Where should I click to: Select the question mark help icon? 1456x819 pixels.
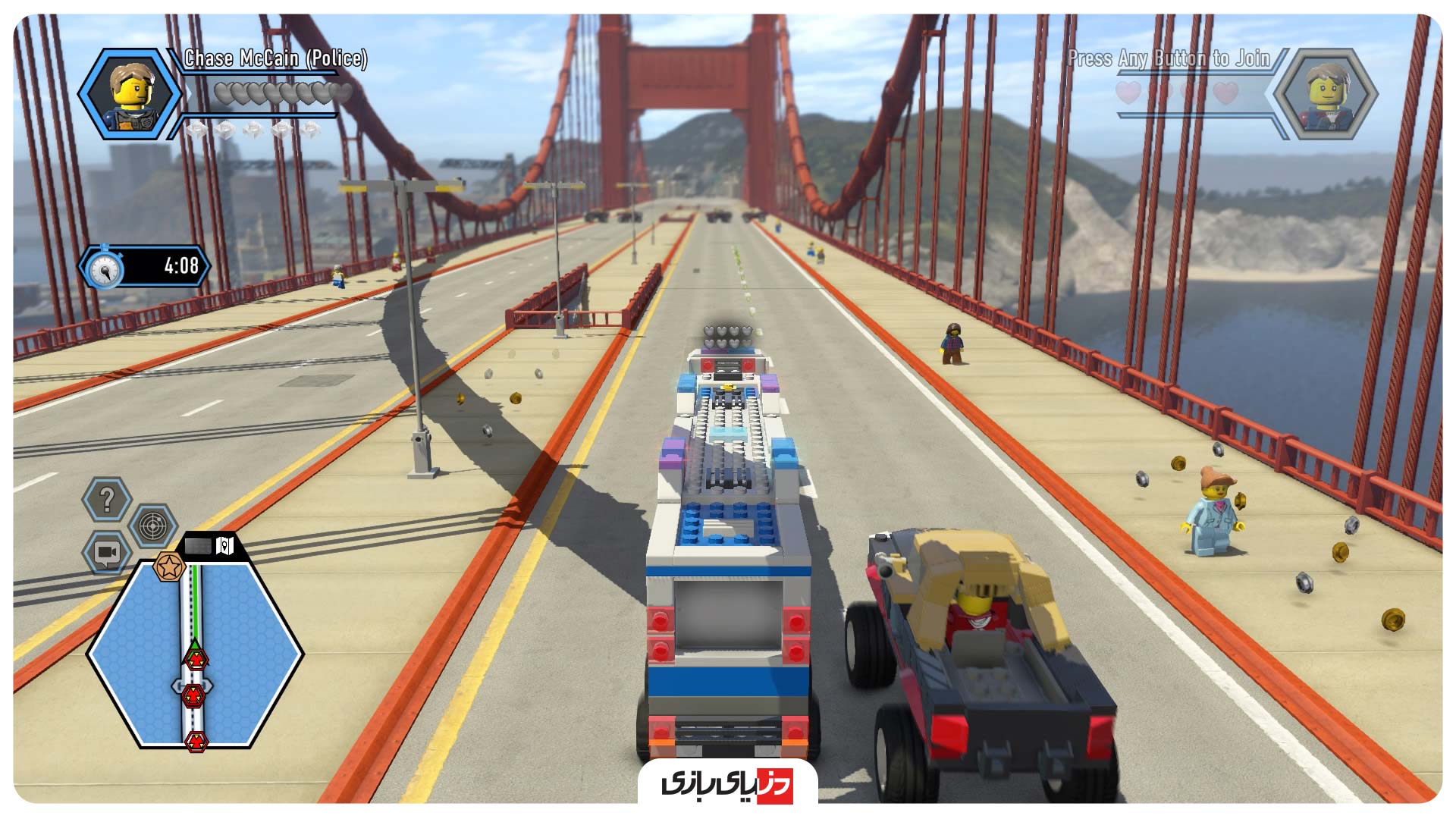pos(108,498)
